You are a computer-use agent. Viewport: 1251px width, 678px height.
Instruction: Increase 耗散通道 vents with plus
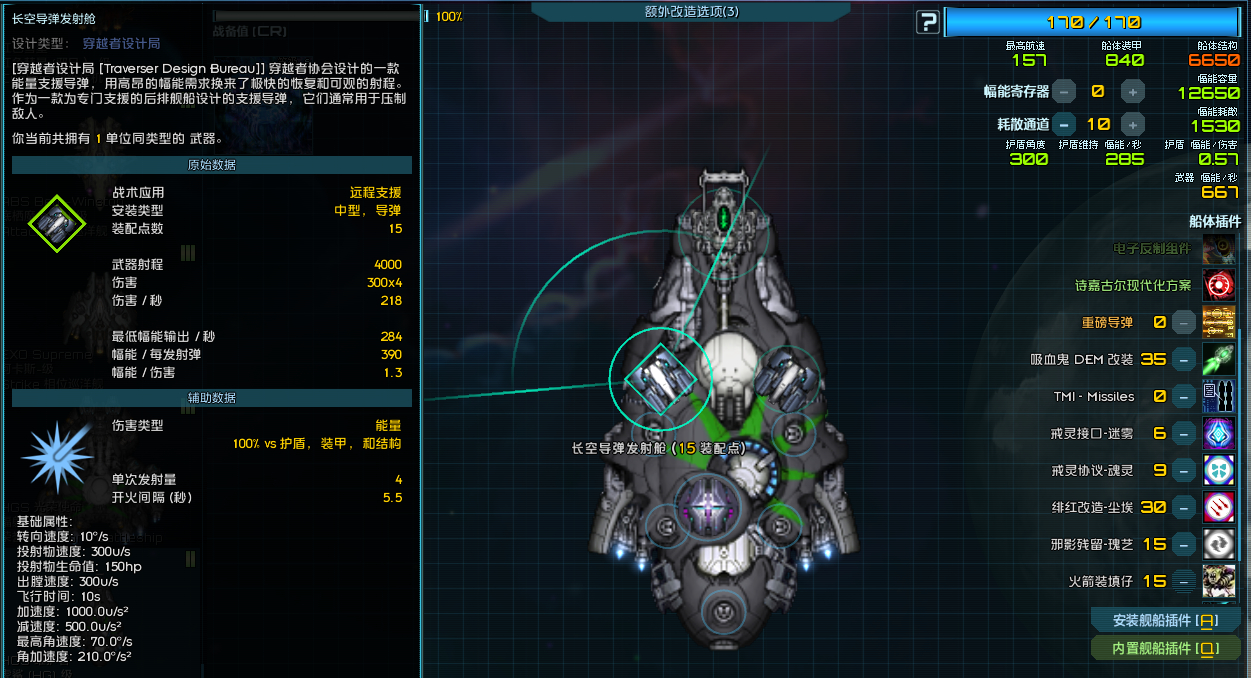[x=1132, y=124]
